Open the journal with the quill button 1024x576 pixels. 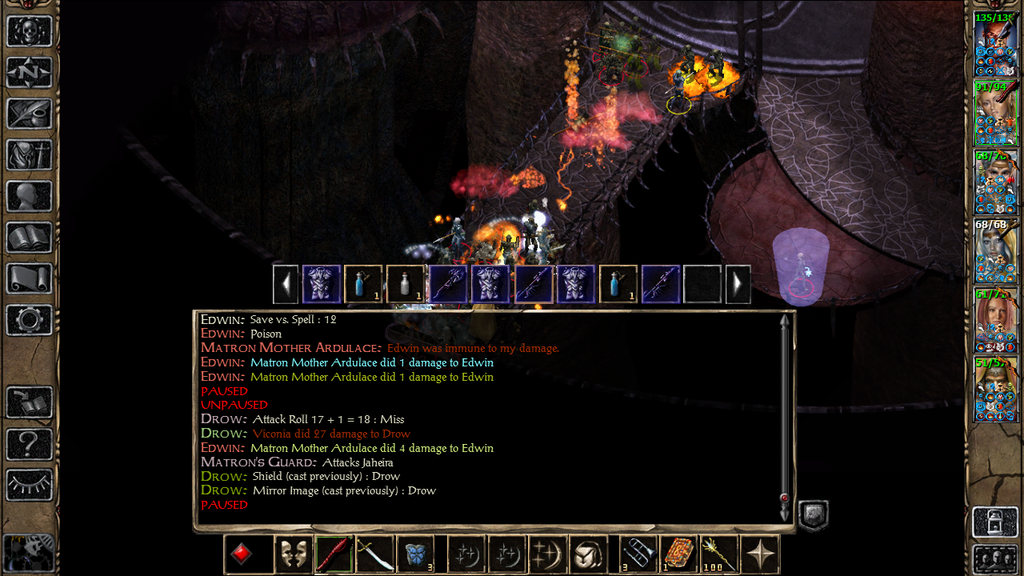29,113
